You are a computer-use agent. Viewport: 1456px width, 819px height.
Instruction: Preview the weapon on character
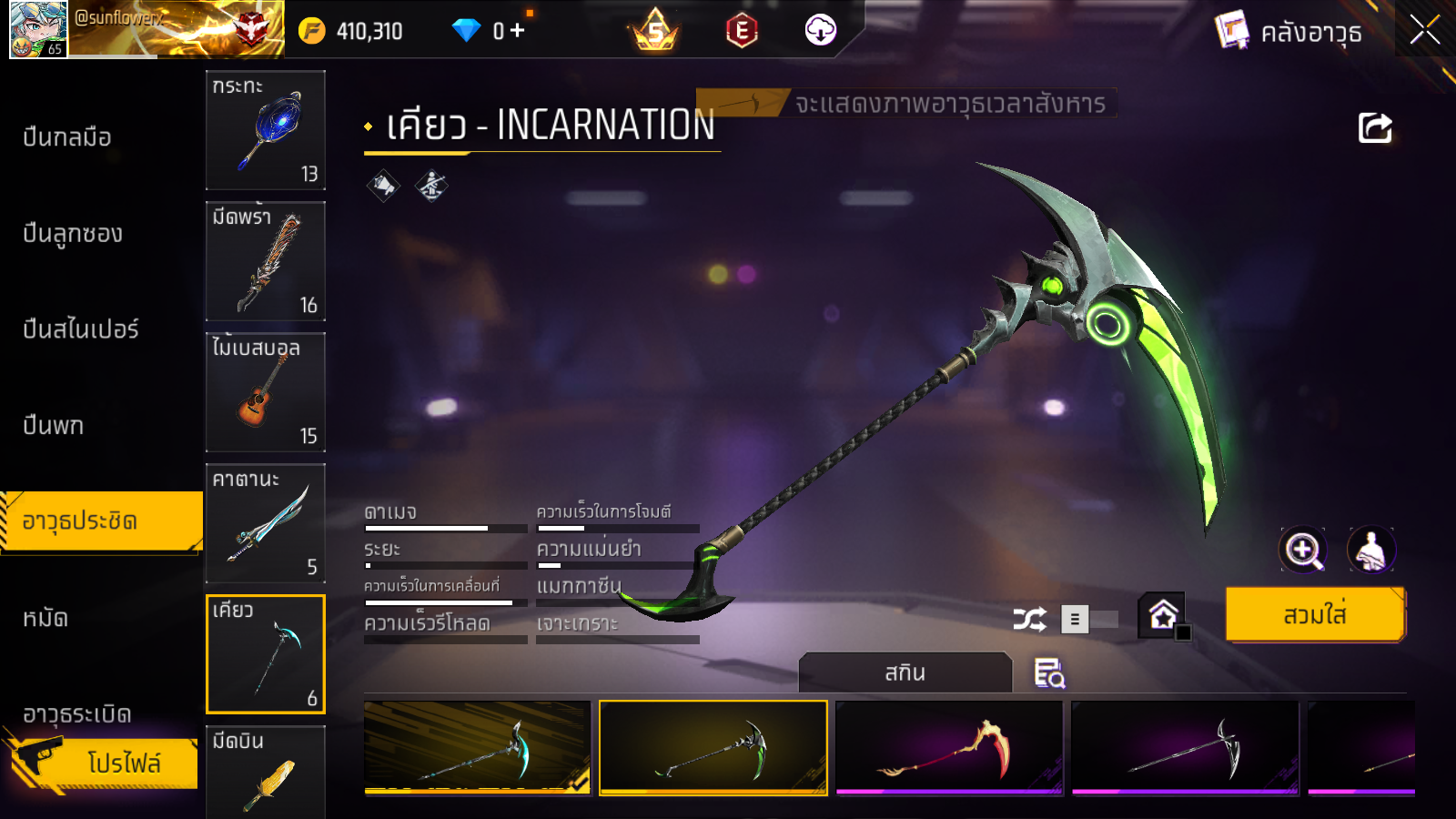tap(1370, 550)
